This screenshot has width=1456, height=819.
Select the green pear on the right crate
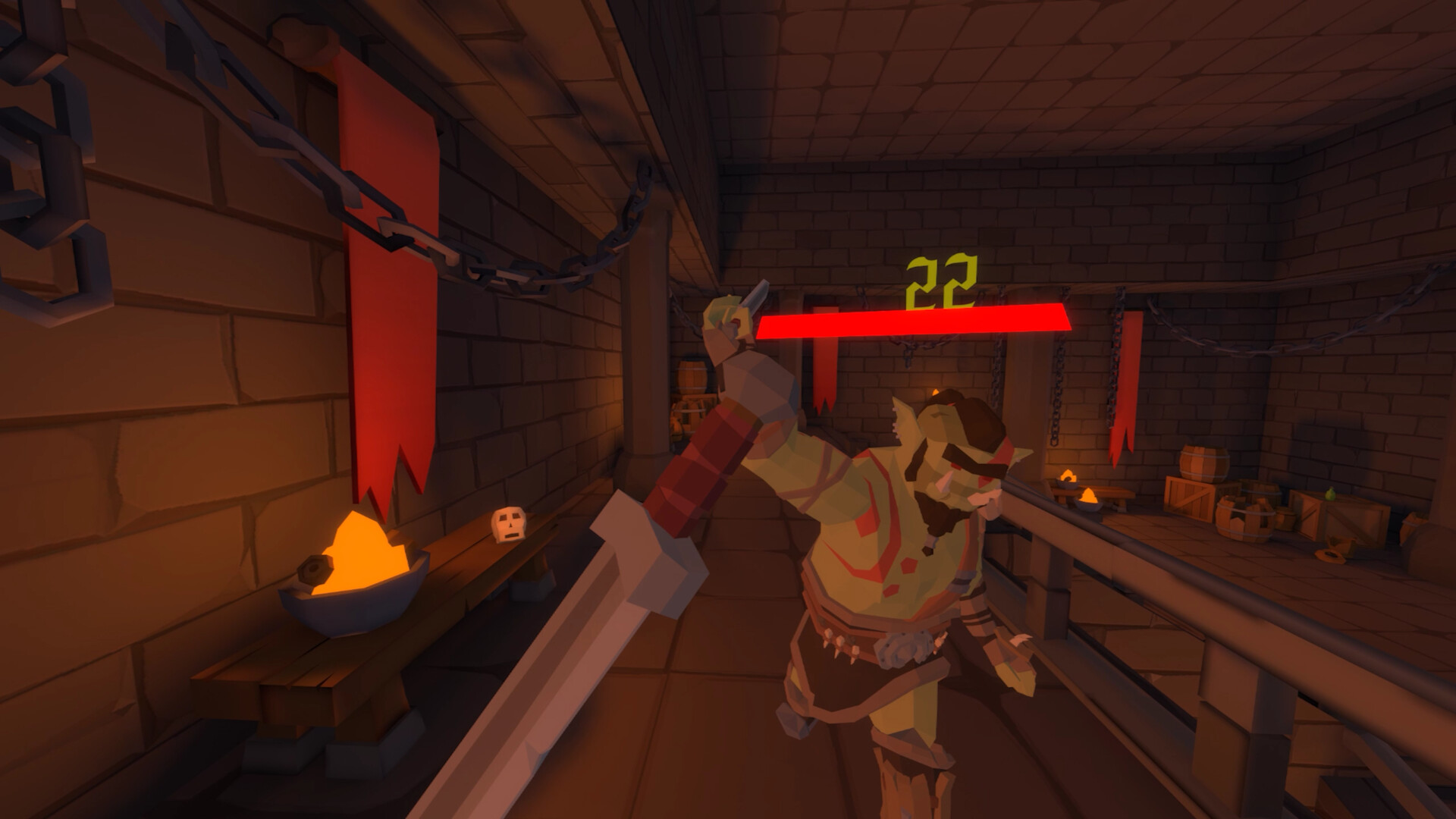[x=1329, y=493]
